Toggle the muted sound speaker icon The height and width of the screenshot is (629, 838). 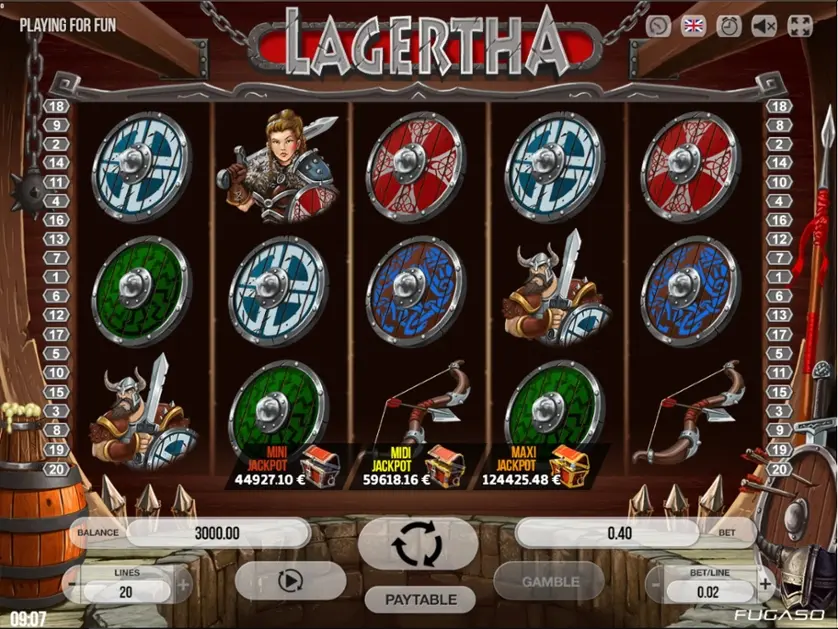coord(765,27)
